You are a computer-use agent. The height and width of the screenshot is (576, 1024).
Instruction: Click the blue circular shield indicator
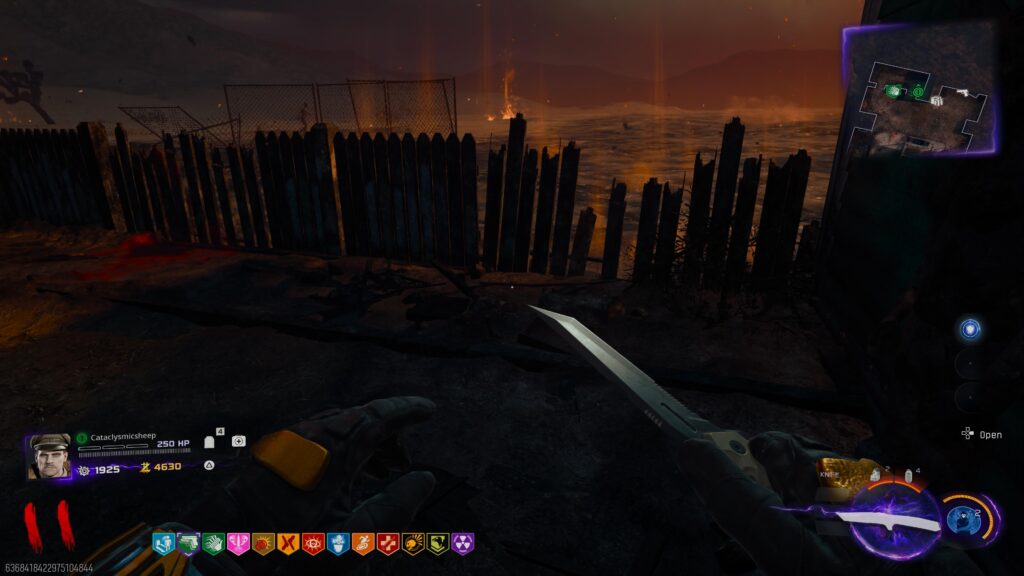(969, 329)
